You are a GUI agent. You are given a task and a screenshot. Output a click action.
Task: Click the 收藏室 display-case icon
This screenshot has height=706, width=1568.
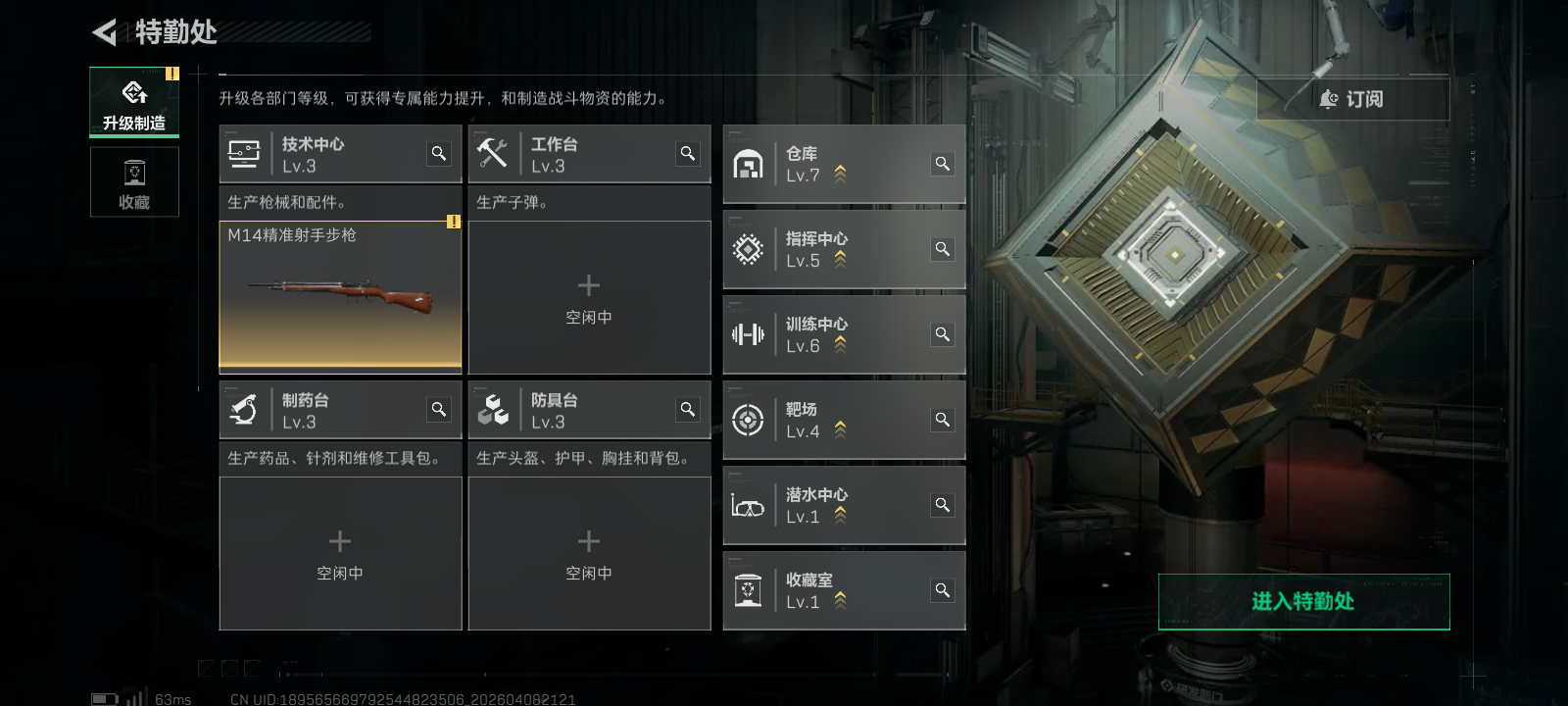749,589
